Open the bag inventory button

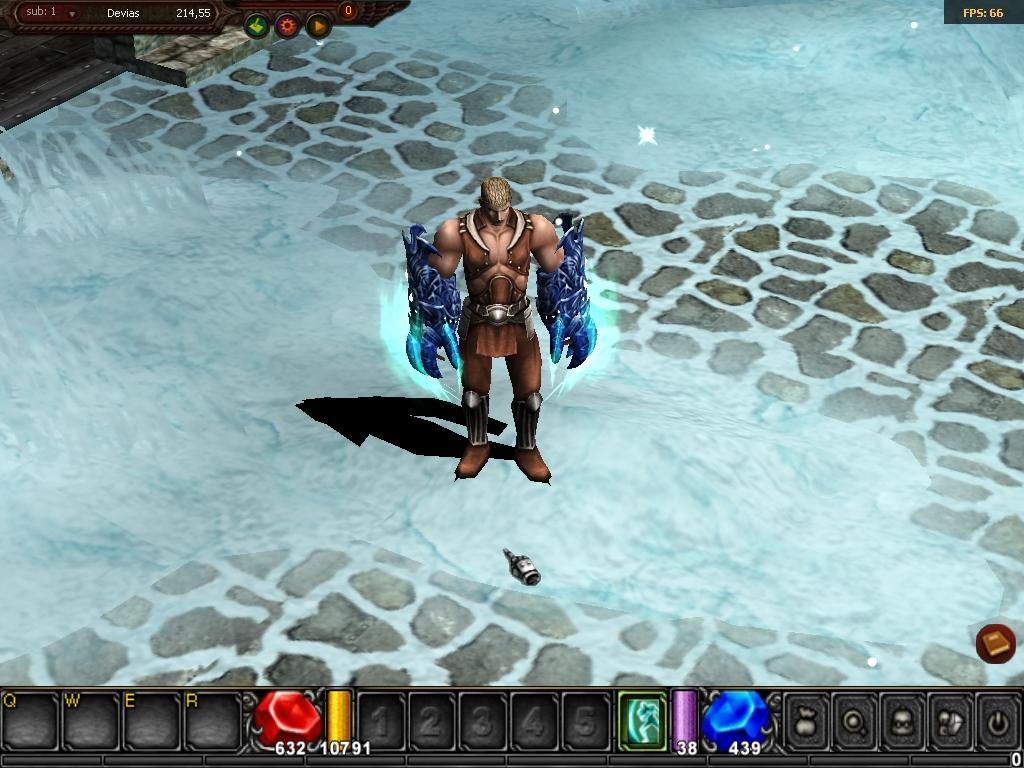(x=807, y=719)
